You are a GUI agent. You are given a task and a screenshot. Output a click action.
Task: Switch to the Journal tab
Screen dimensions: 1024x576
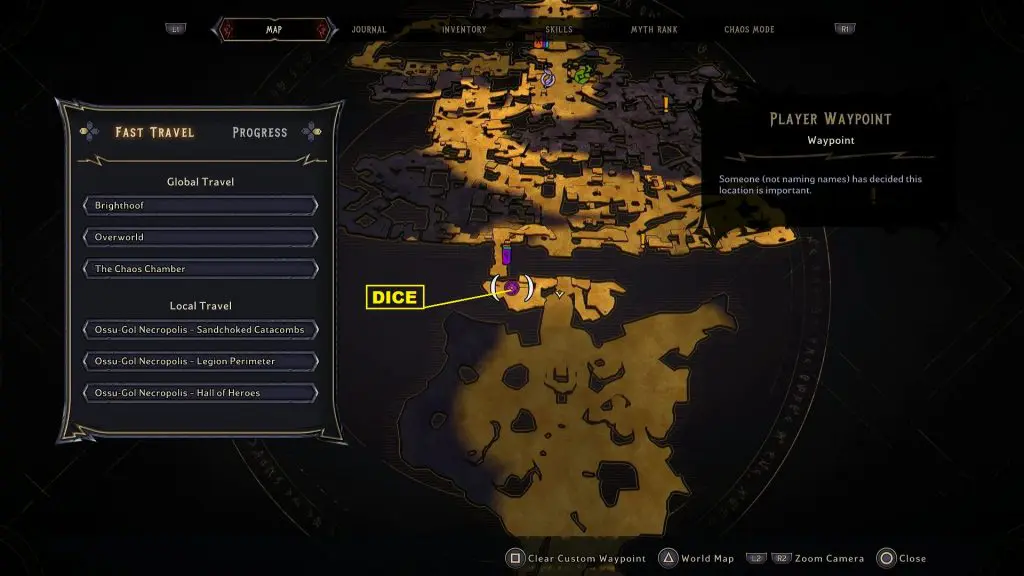pyautogui.click(x=369, y=30)
